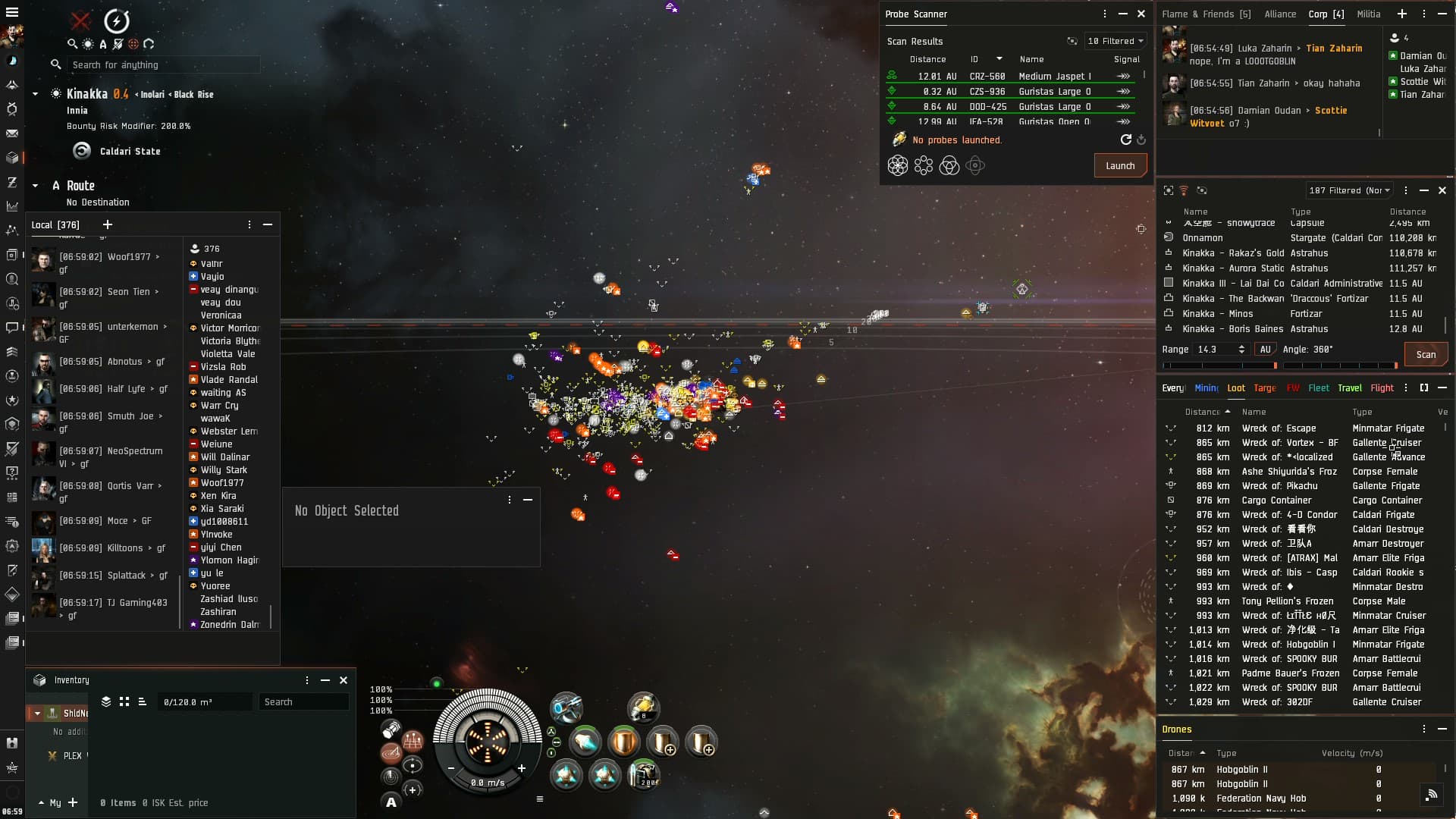Select the Medium Jaspet scan result

1054,76
